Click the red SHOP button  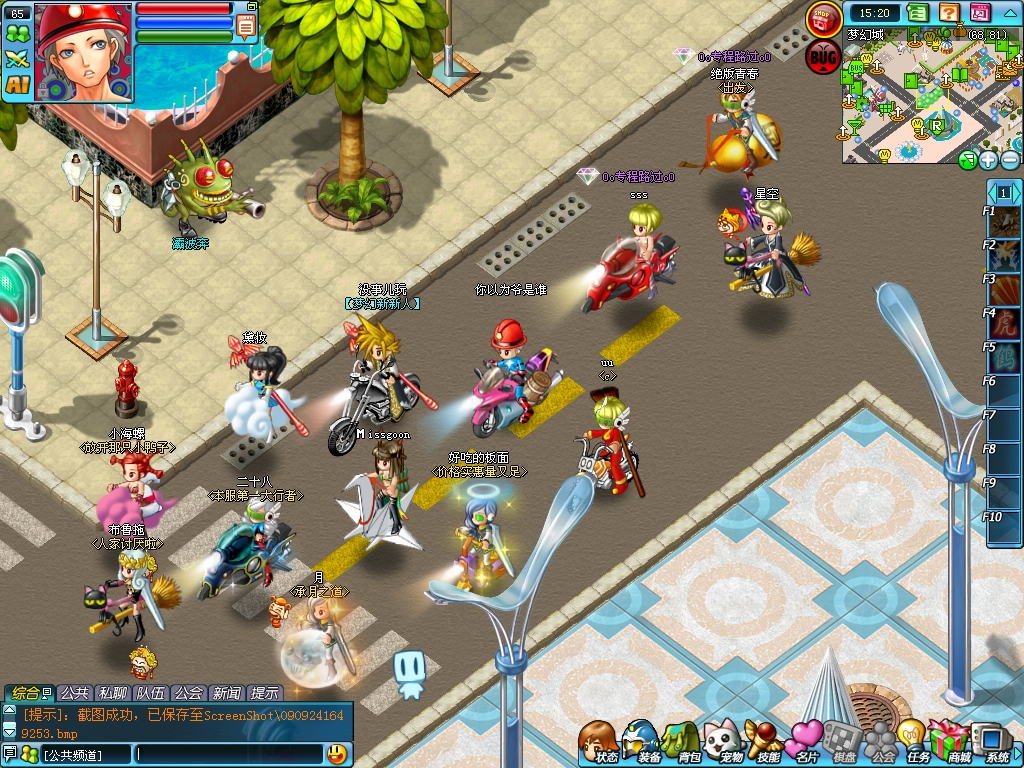[824, 19]
